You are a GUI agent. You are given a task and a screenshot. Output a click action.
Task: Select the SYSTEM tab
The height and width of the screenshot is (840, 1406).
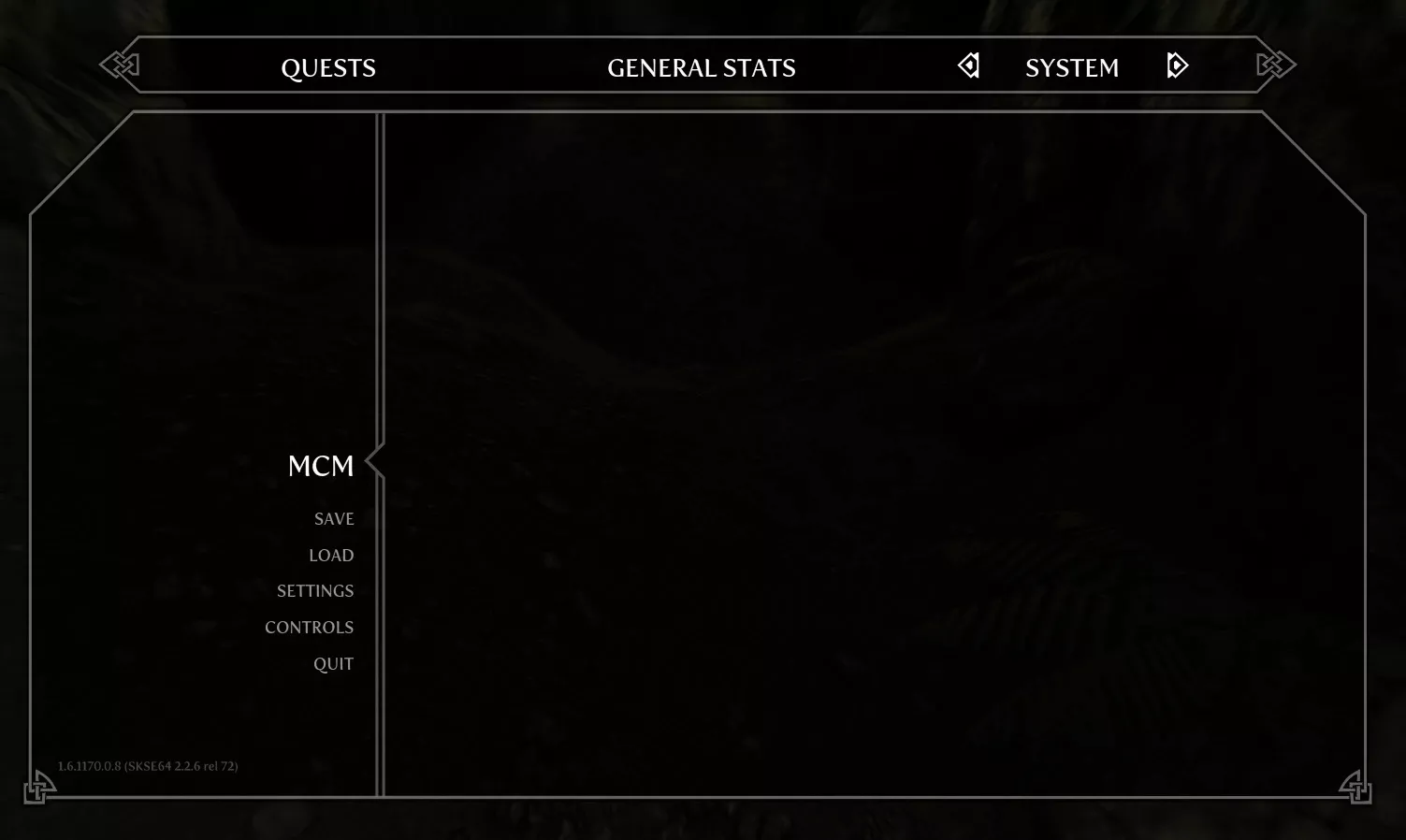(1072, 67)
